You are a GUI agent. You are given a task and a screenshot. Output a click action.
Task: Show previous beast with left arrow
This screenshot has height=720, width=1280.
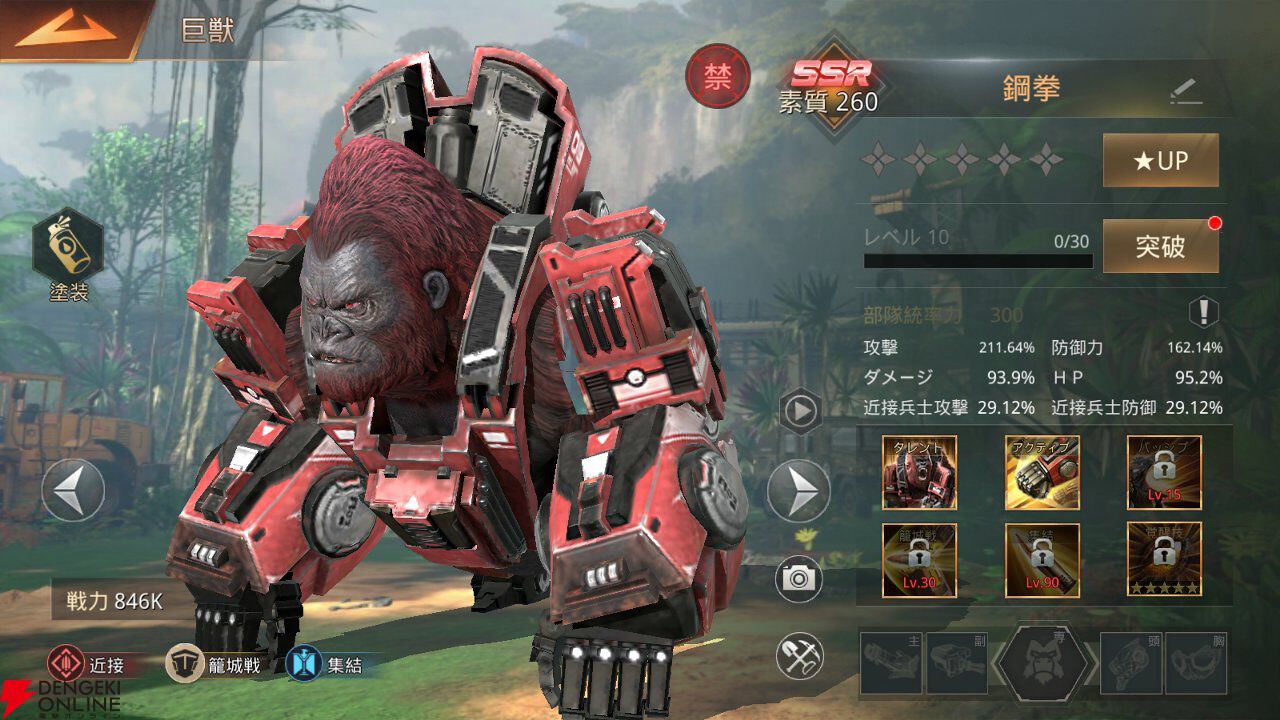(73, 489)
